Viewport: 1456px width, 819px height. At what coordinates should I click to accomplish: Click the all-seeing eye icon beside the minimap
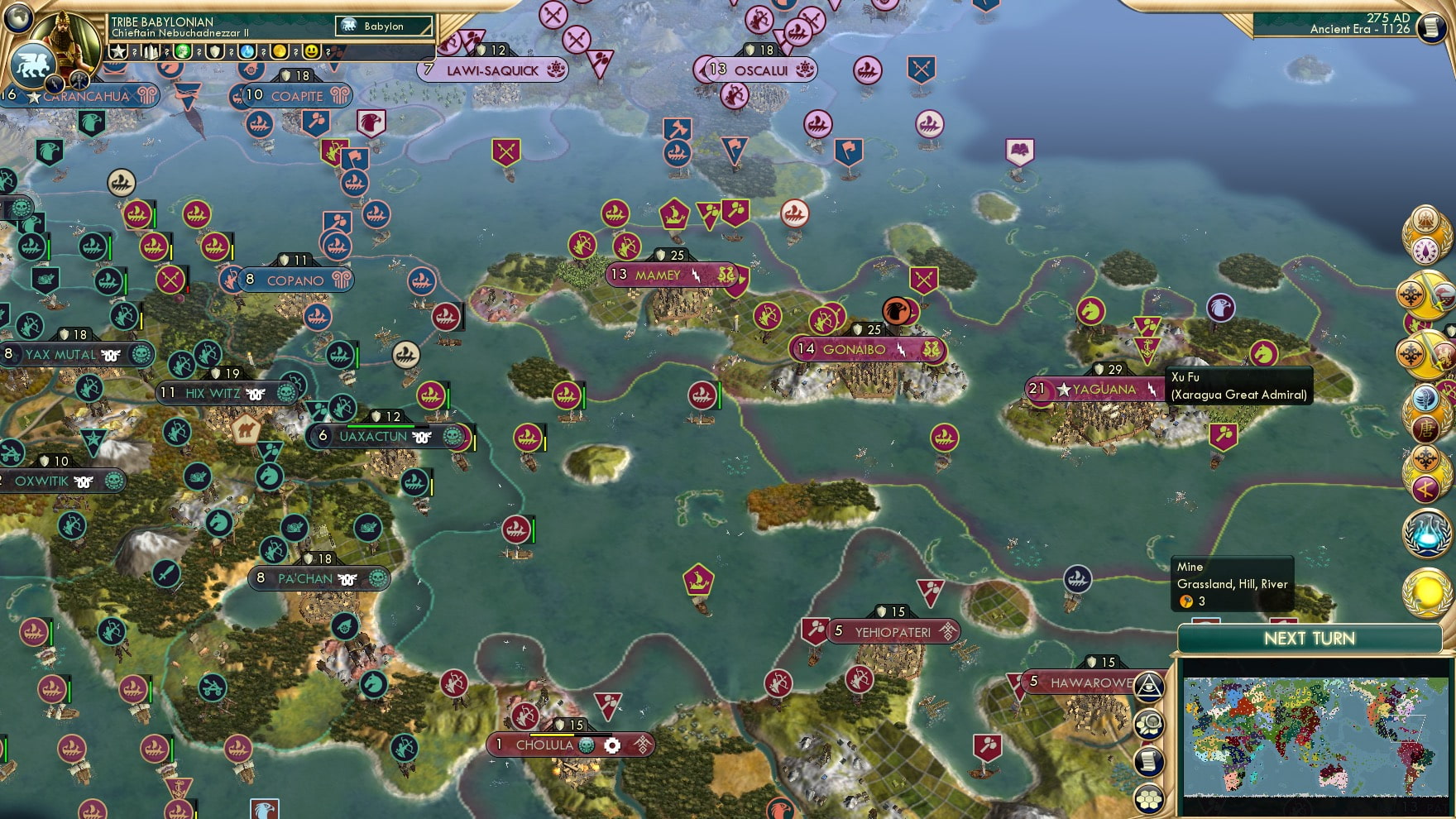click(x=1150, y=686)
